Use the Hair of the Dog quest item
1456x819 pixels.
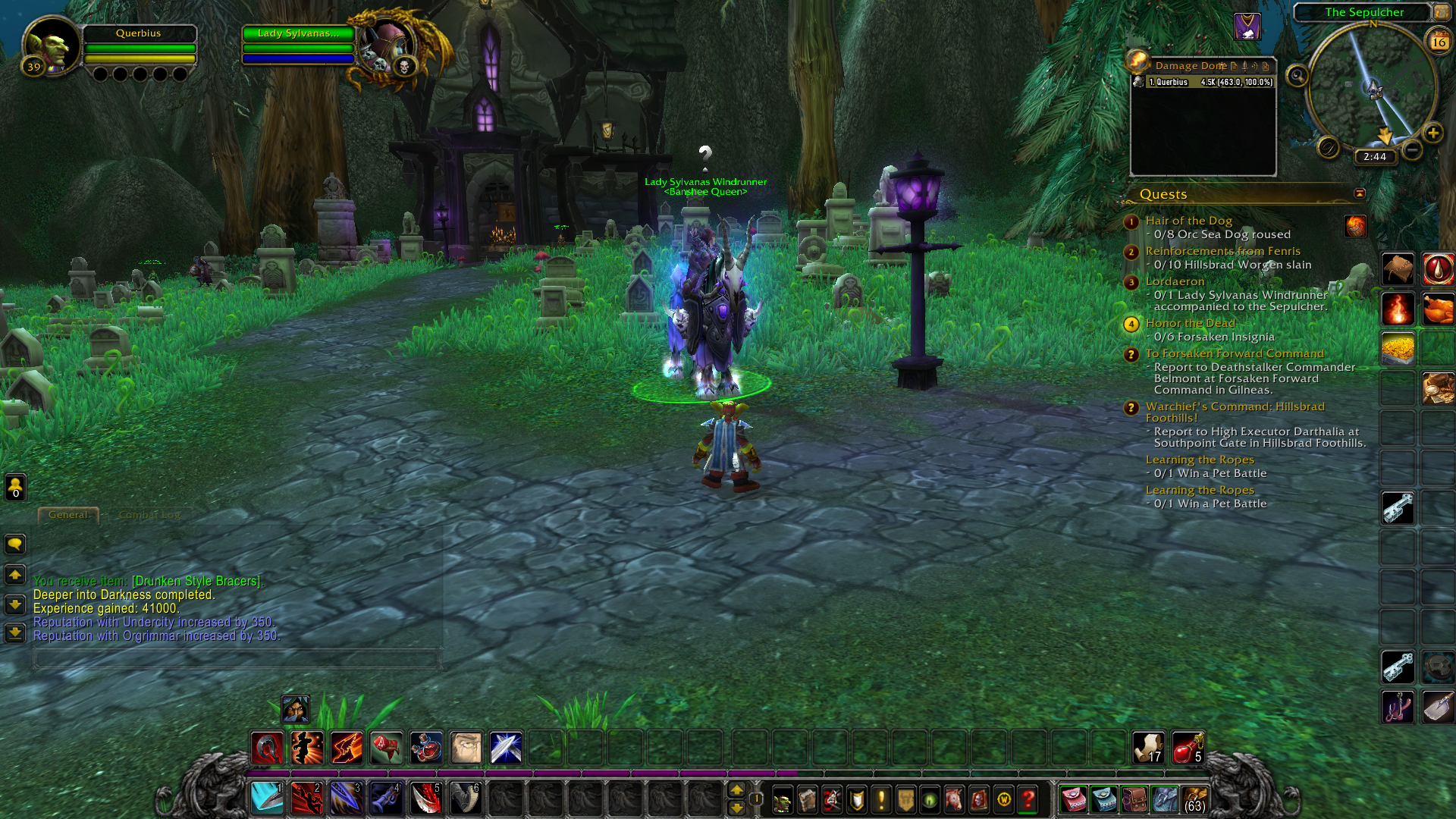1355,225
